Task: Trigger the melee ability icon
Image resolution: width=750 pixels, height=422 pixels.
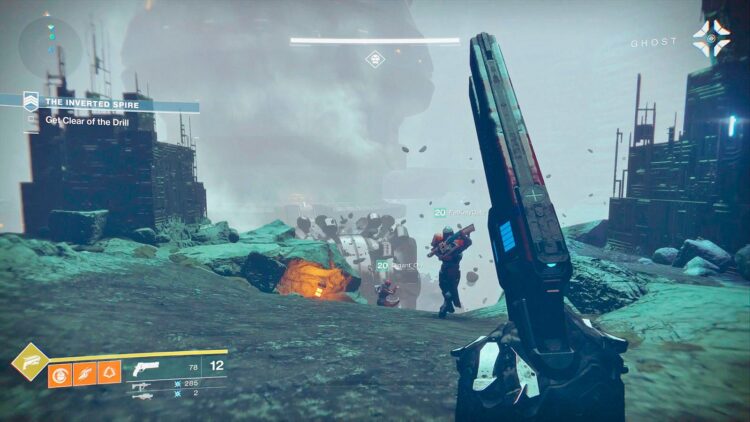Action: point(85,373)
